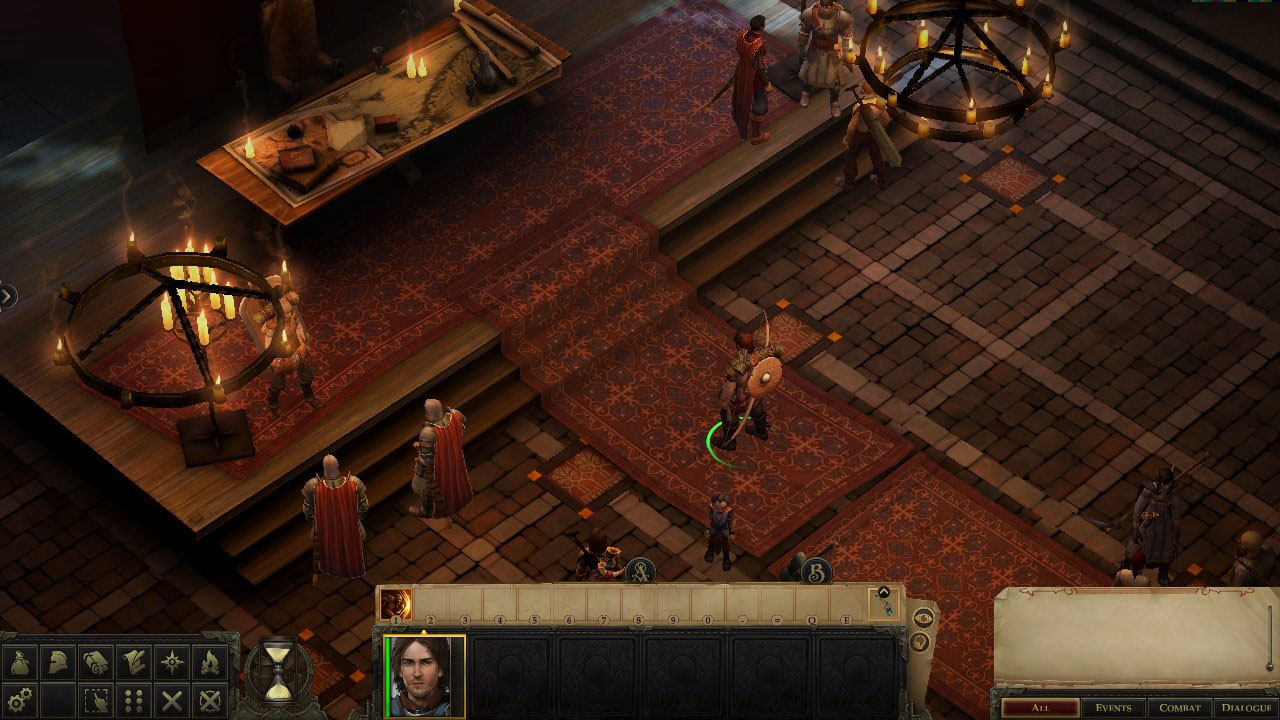Open the map compass star icon
This screenshot has height=720, width=1280.
[x=172, y=662]
